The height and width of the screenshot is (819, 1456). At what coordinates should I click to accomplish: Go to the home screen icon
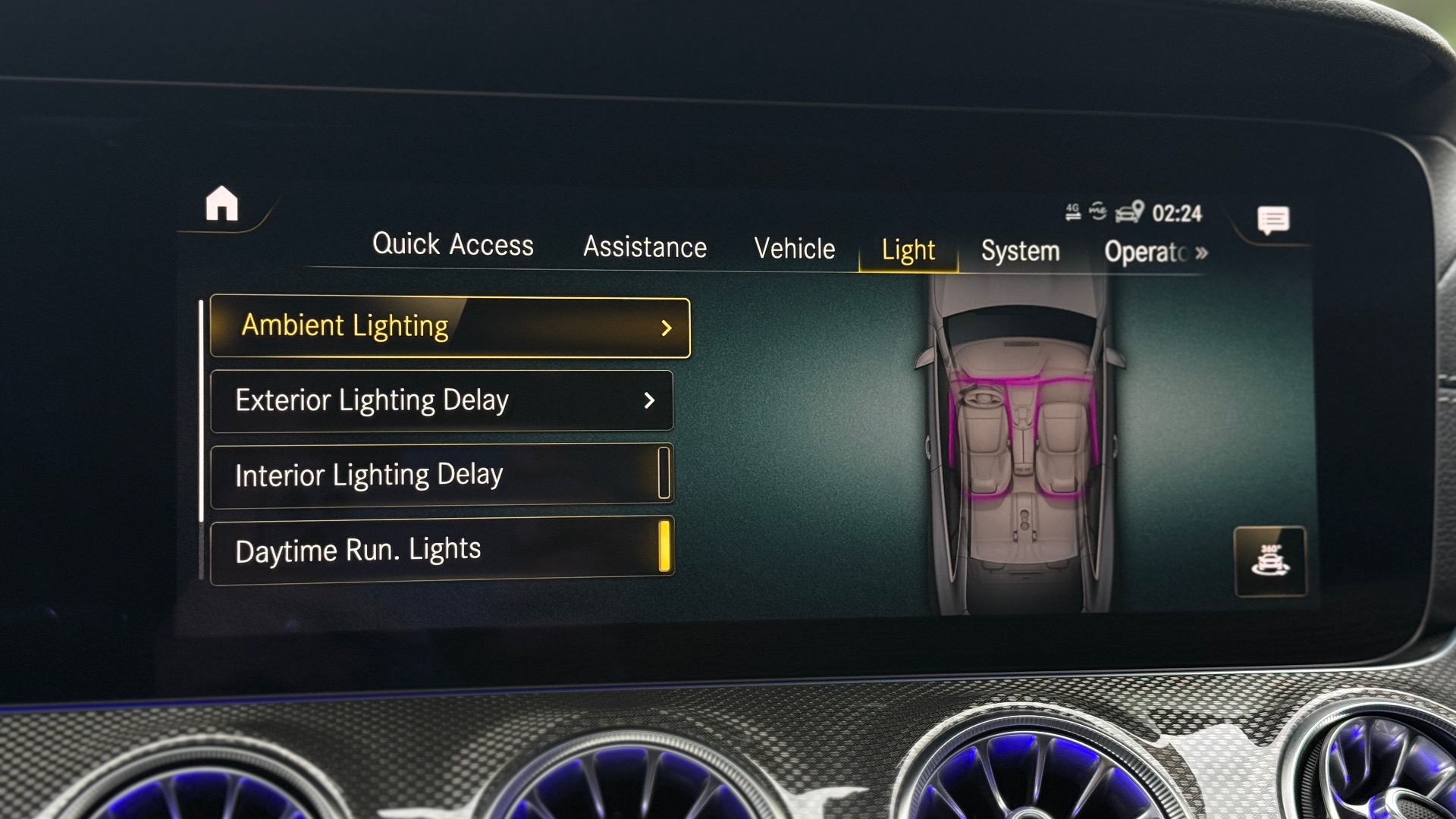221,204
